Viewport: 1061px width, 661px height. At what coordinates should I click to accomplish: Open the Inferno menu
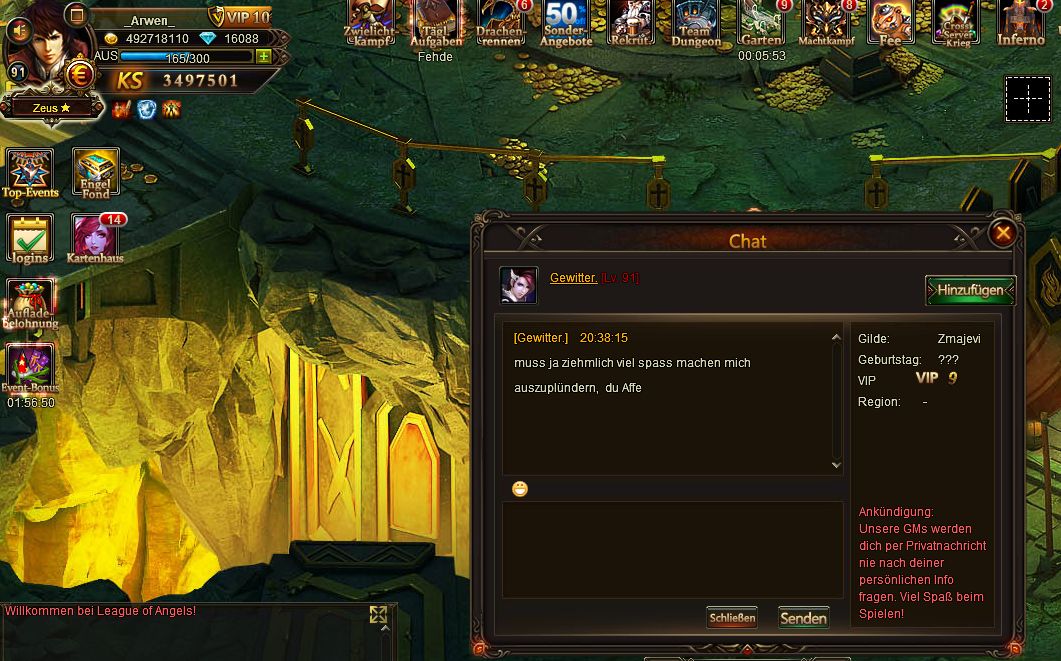[x=1021, y=22]
